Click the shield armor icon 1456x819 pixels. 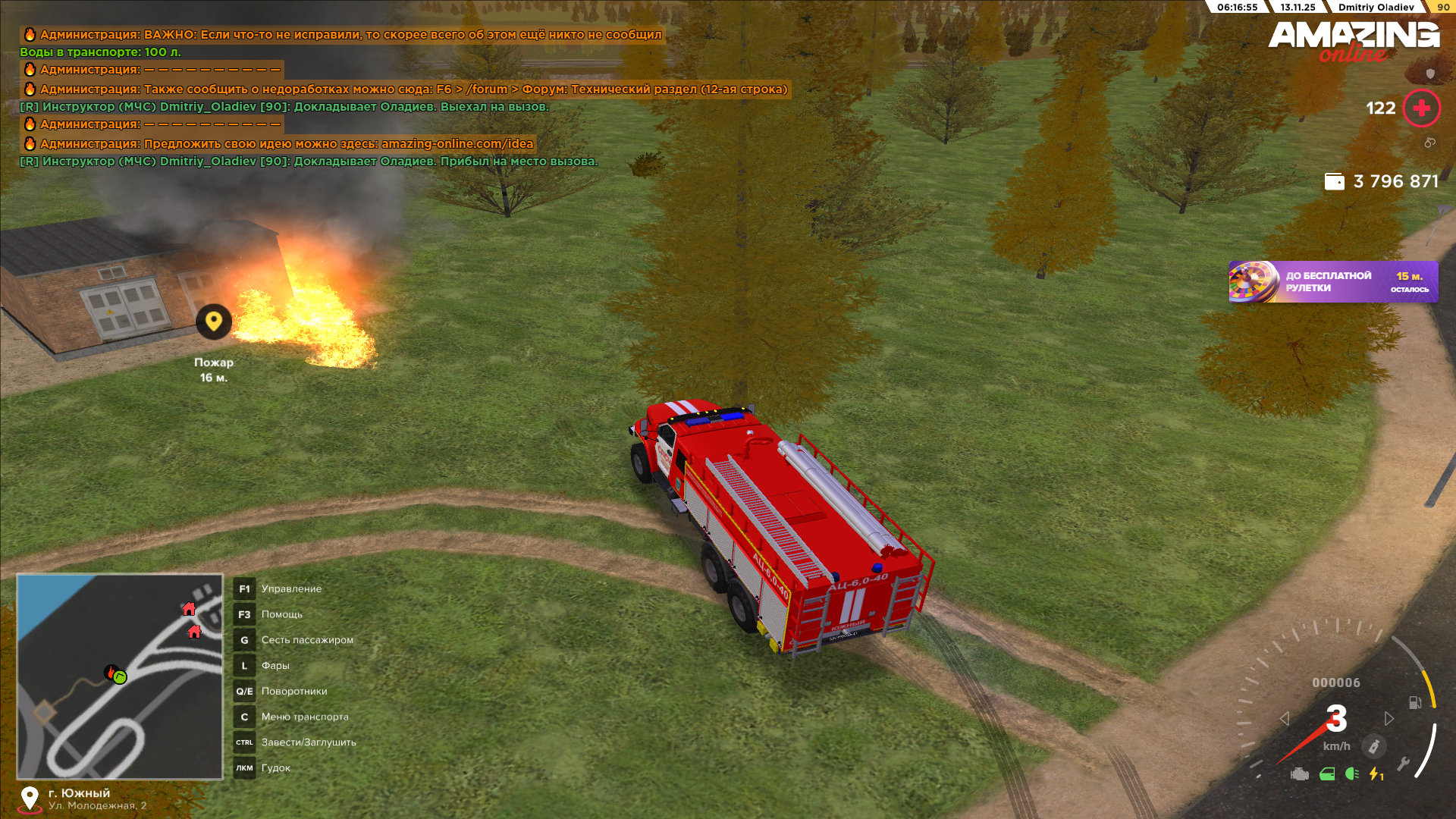click(1430, 74)
